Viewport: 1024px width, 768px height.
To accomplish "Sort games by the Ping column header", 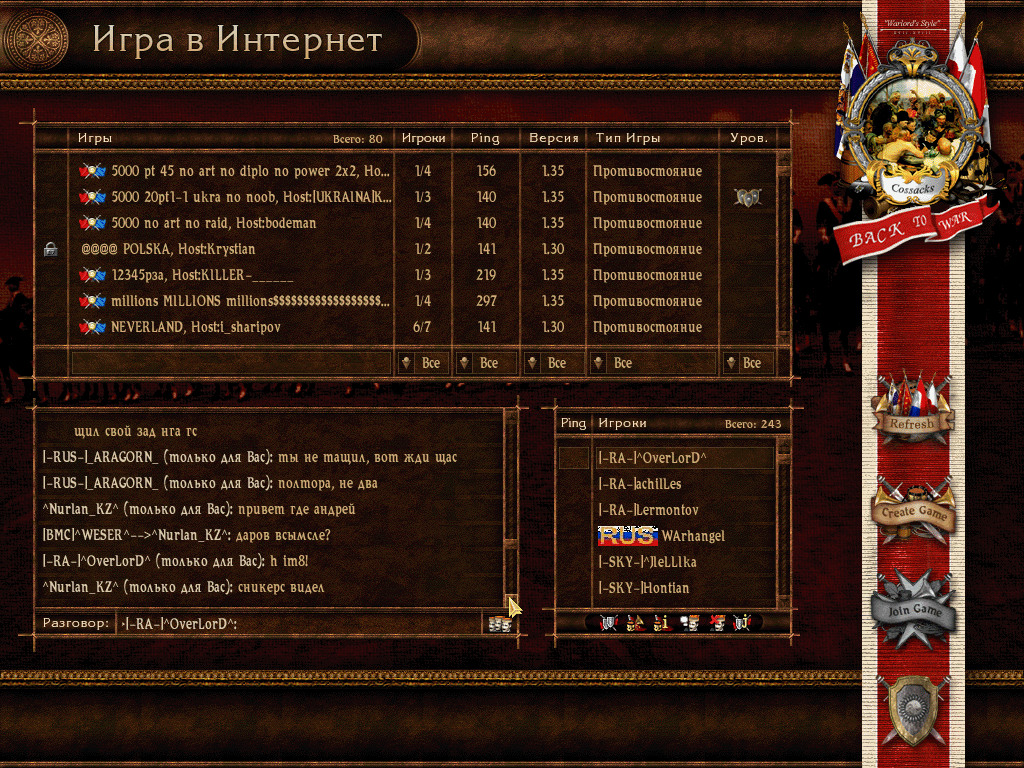I will point(485,138).
